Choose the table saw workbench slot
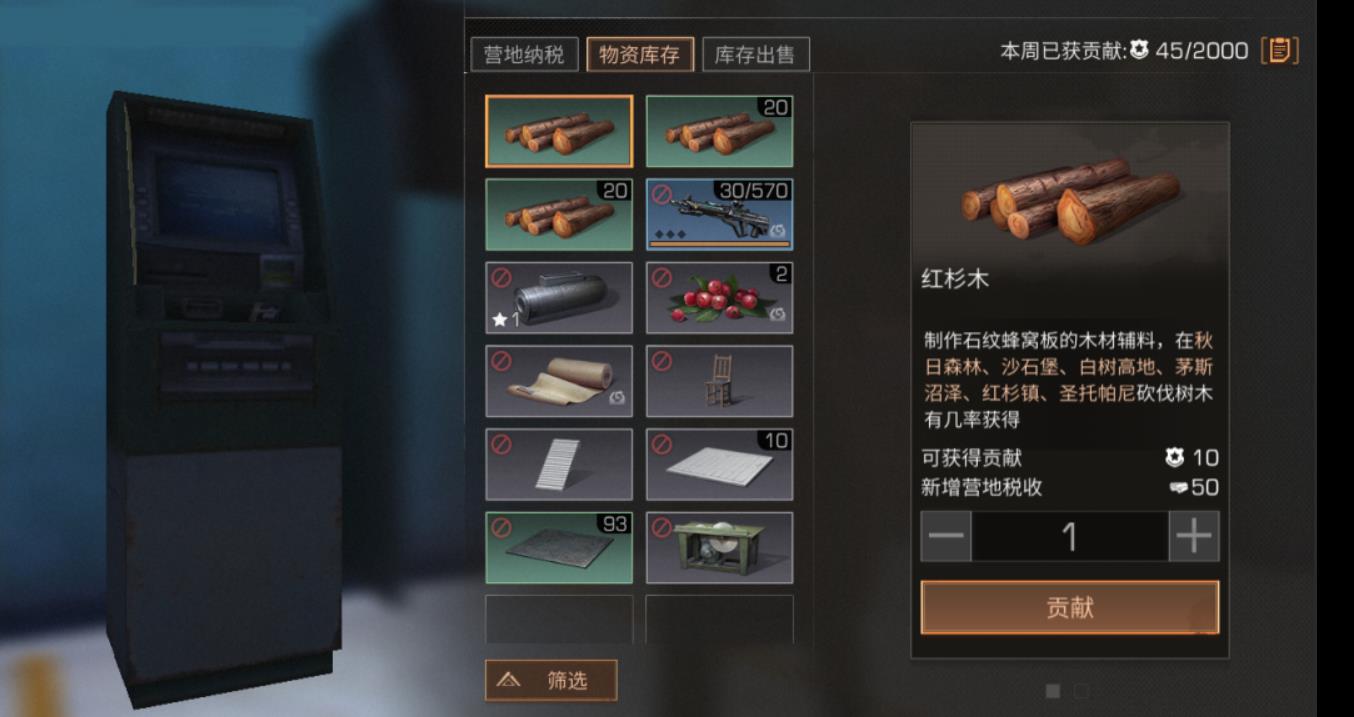 (x=719, y=547)
